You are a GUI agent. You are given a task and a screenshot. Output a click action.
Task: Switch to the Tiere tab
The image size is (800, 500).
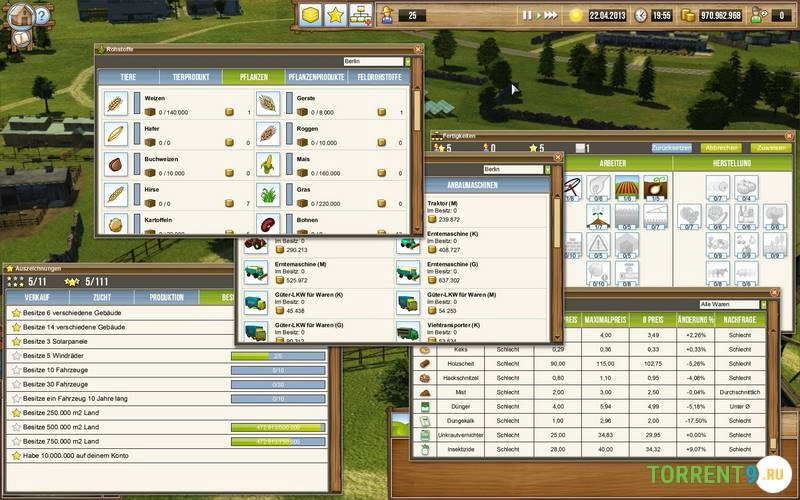pos(128,77)
